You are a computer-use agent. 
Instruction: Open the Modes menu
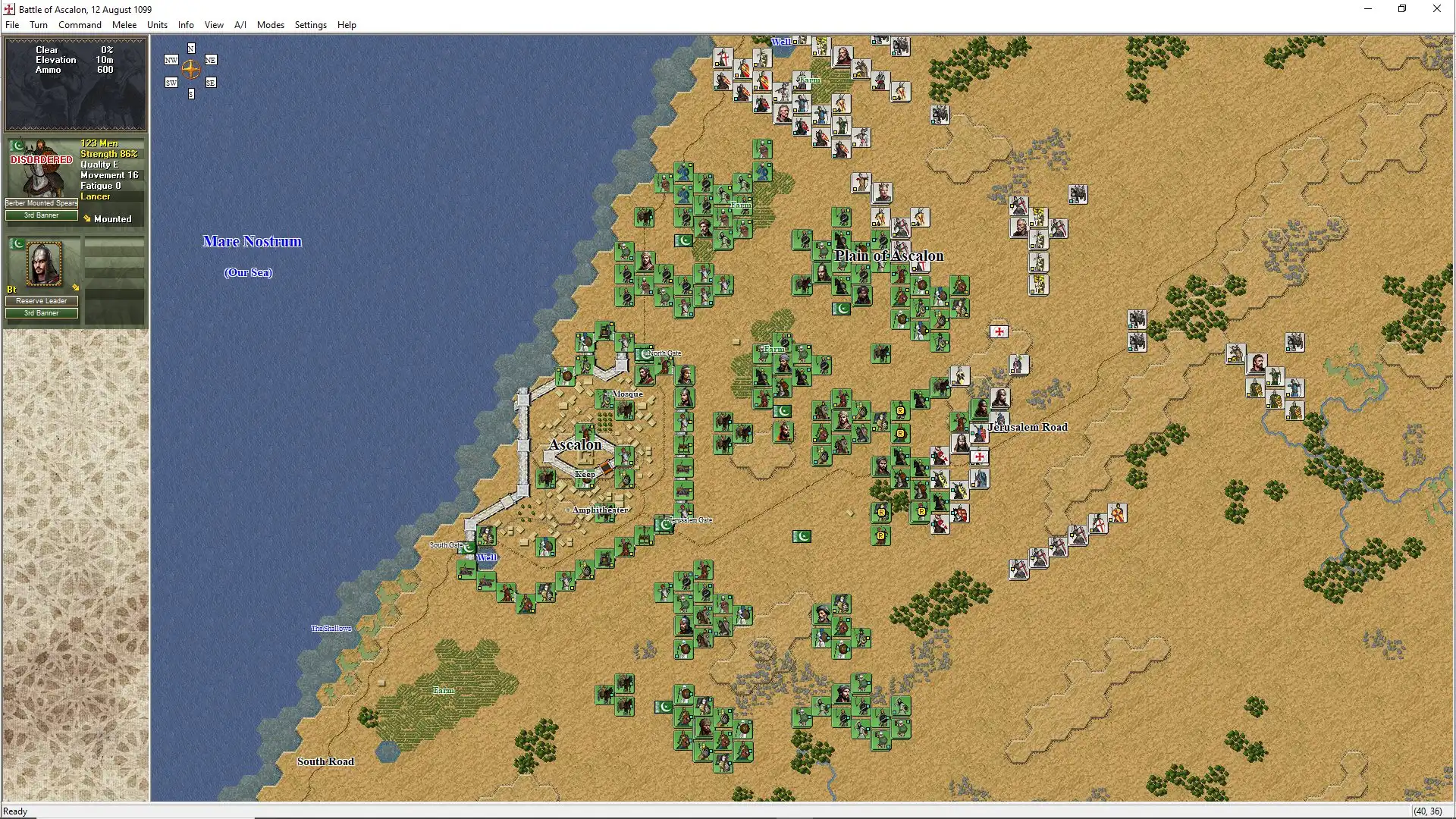pos(271,24)
